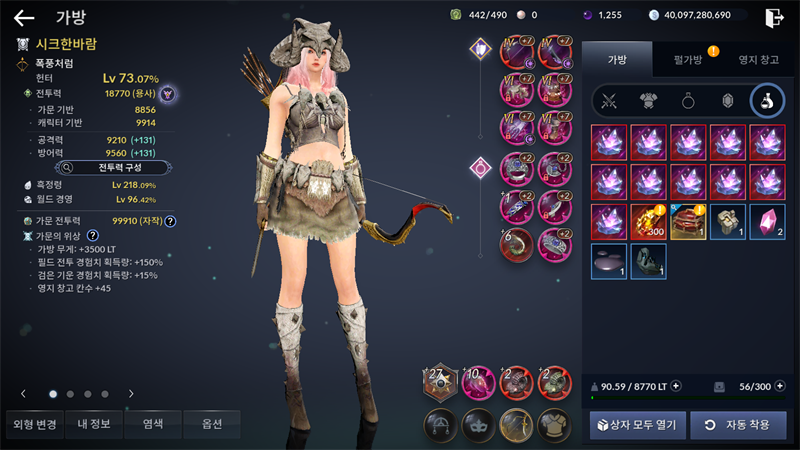Click the exit door icon
Image resolution: width=800 pixels, height=450 pixels.
[x=773, y=17]
